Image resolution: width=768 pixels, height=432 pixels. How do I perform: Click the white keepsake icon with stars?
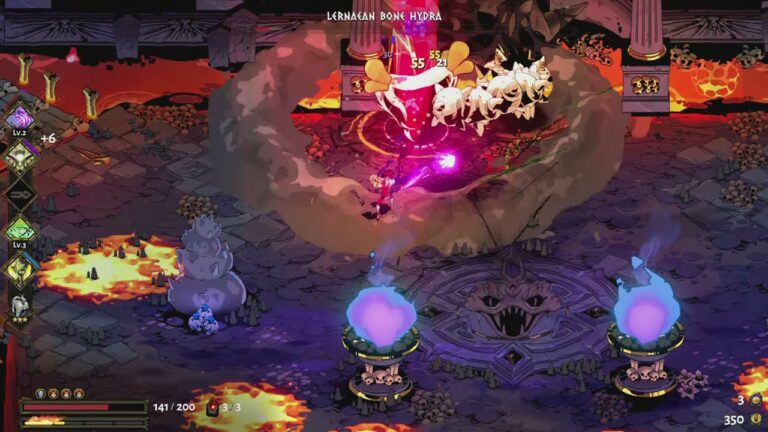coord(19,308)
